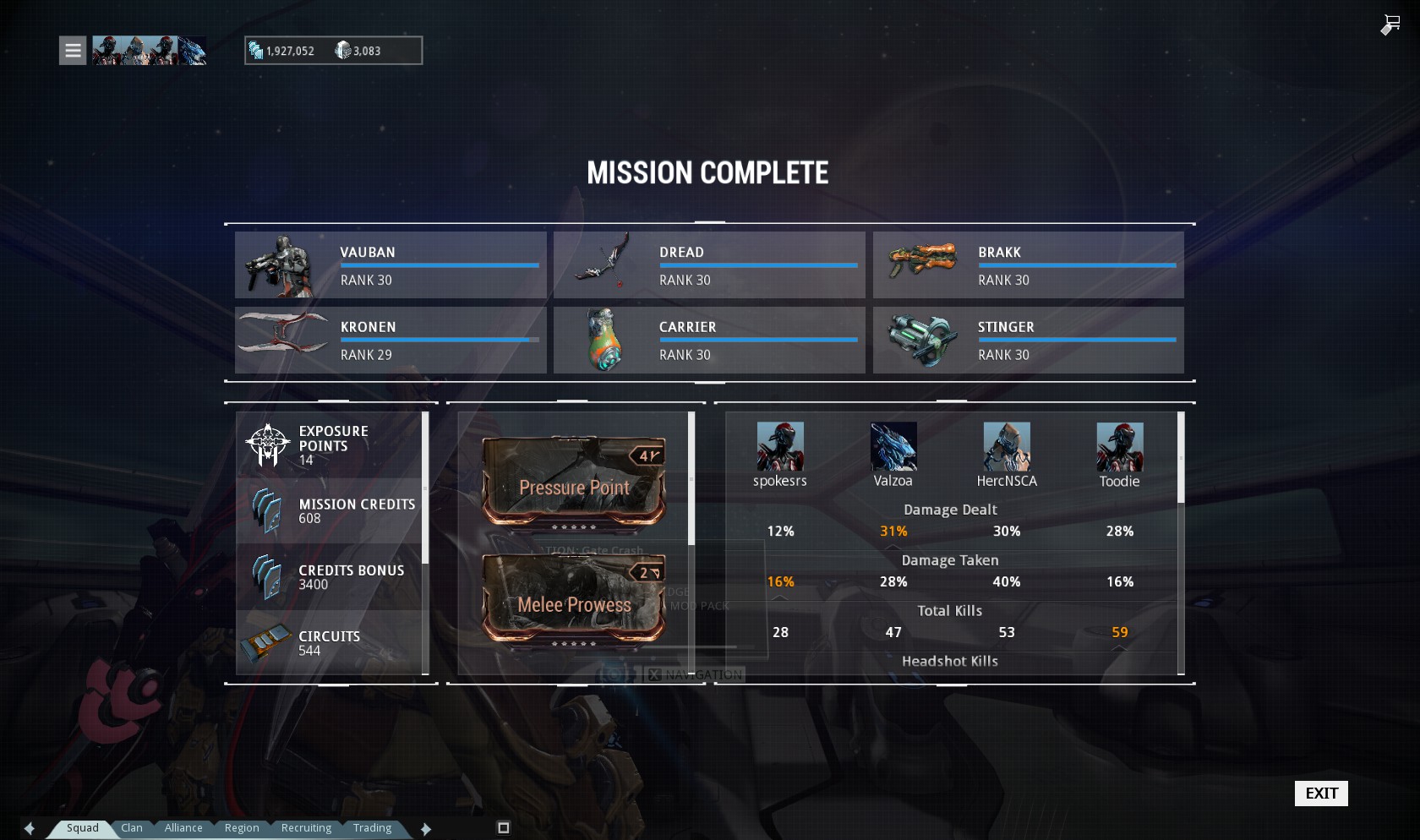The width and height of the screenshot is (1420, 840).
Task: Toggle the chat window expand button
Action: [504, 827]
